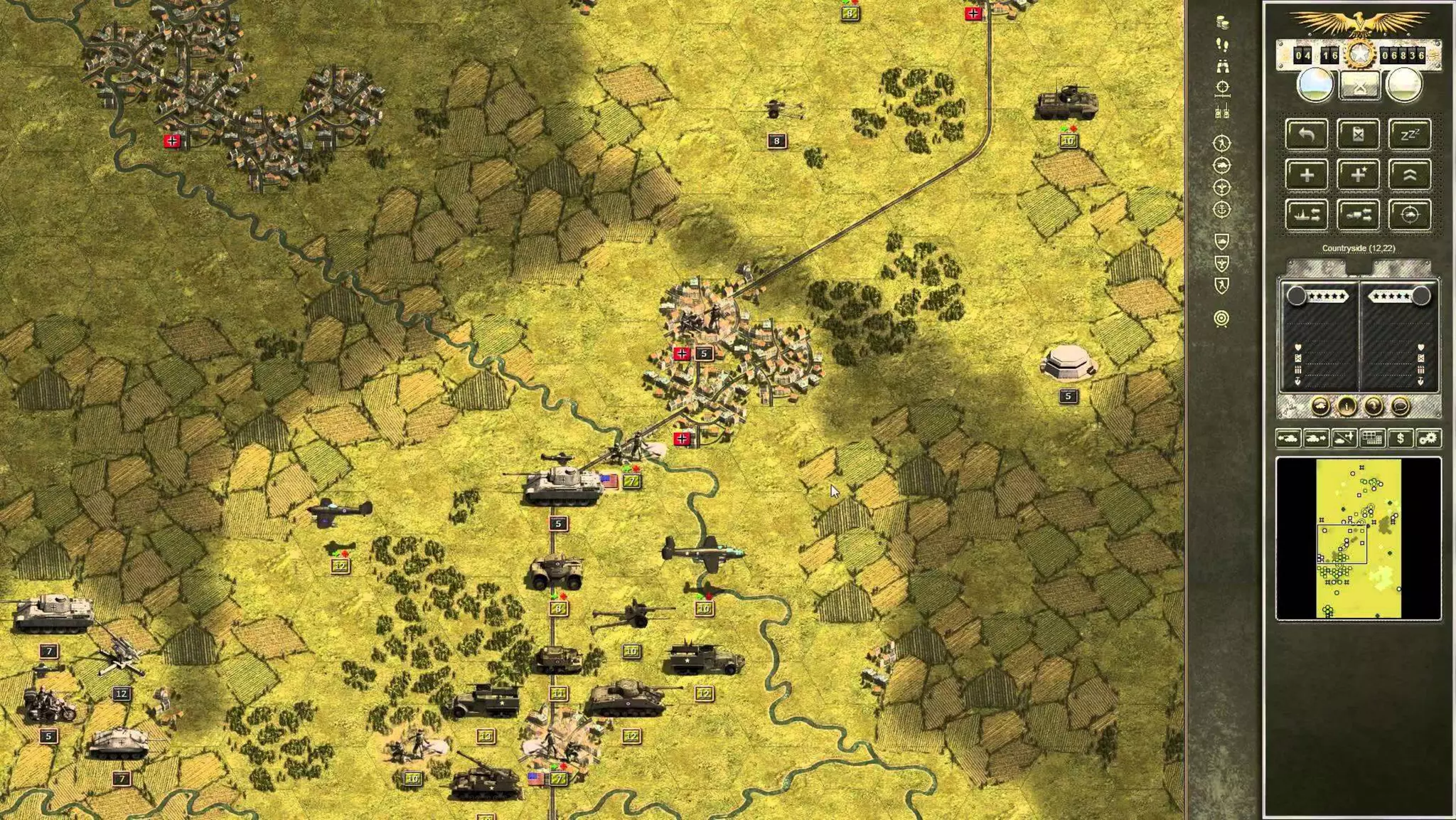
Task: Put the unit to sleep with Zzz button
Action: [1409, 134]
